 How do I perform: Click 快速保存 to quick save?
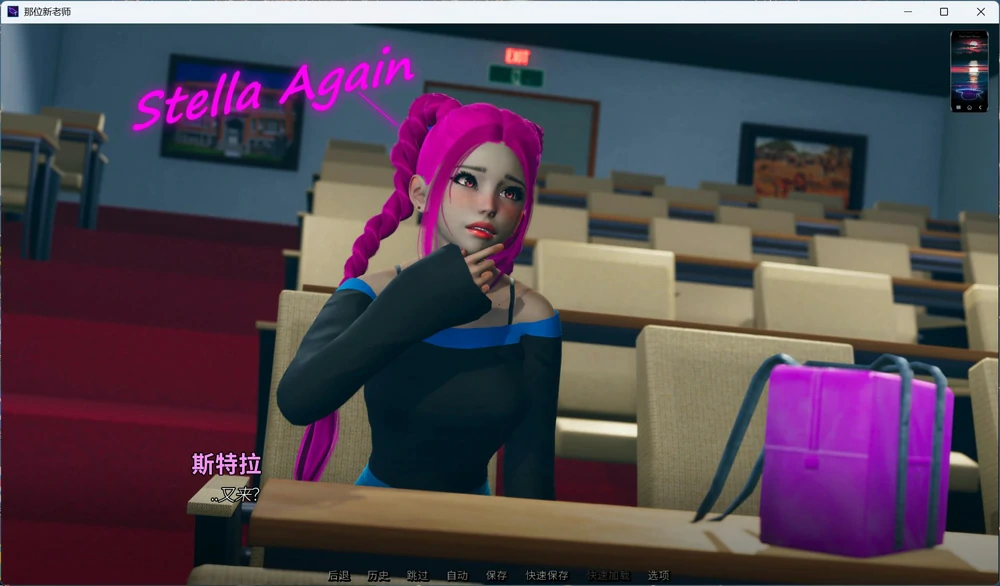coord(546,576)
